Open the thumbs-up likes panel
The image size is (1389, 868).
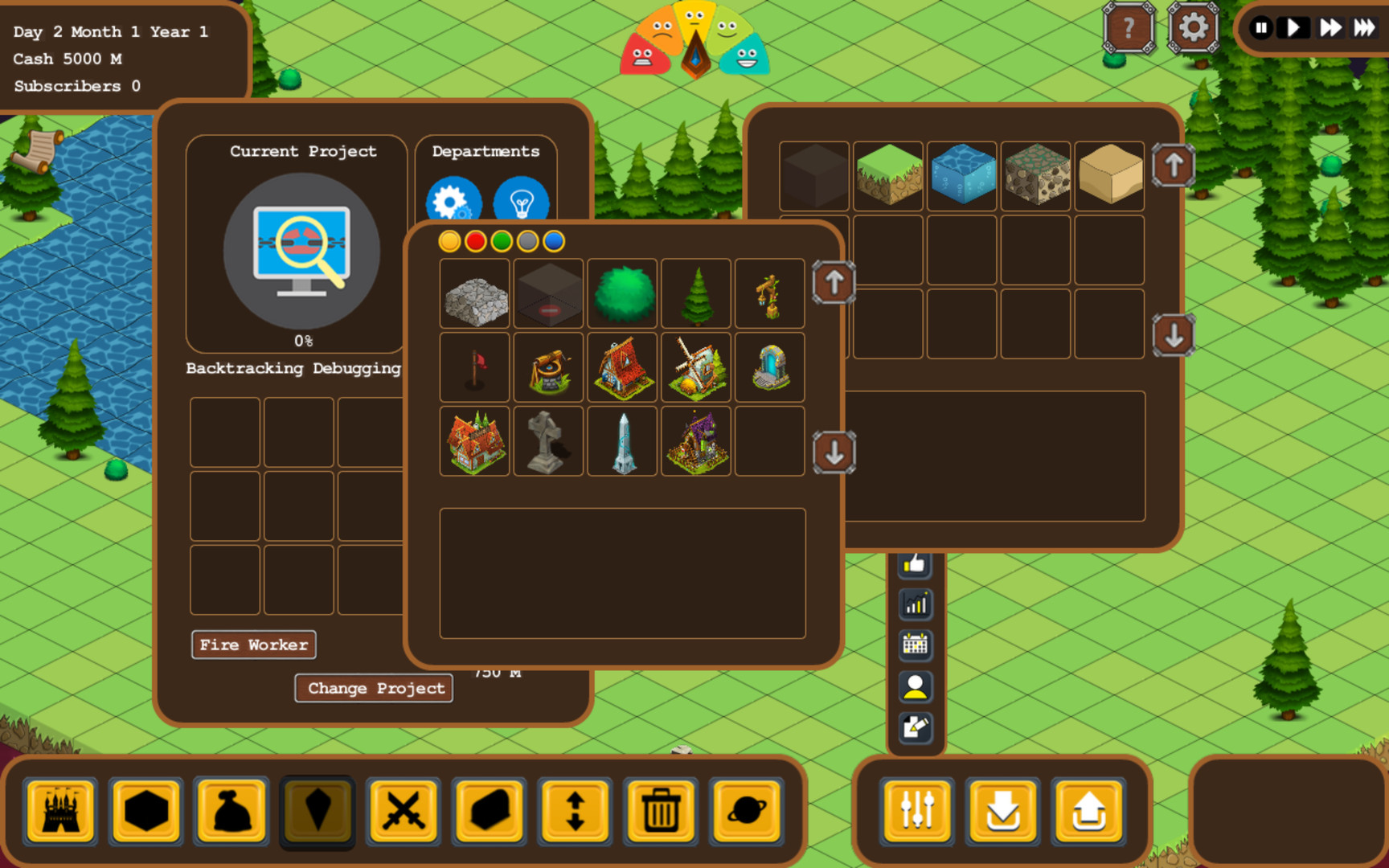pyautogui.click(x=916, y=564)
